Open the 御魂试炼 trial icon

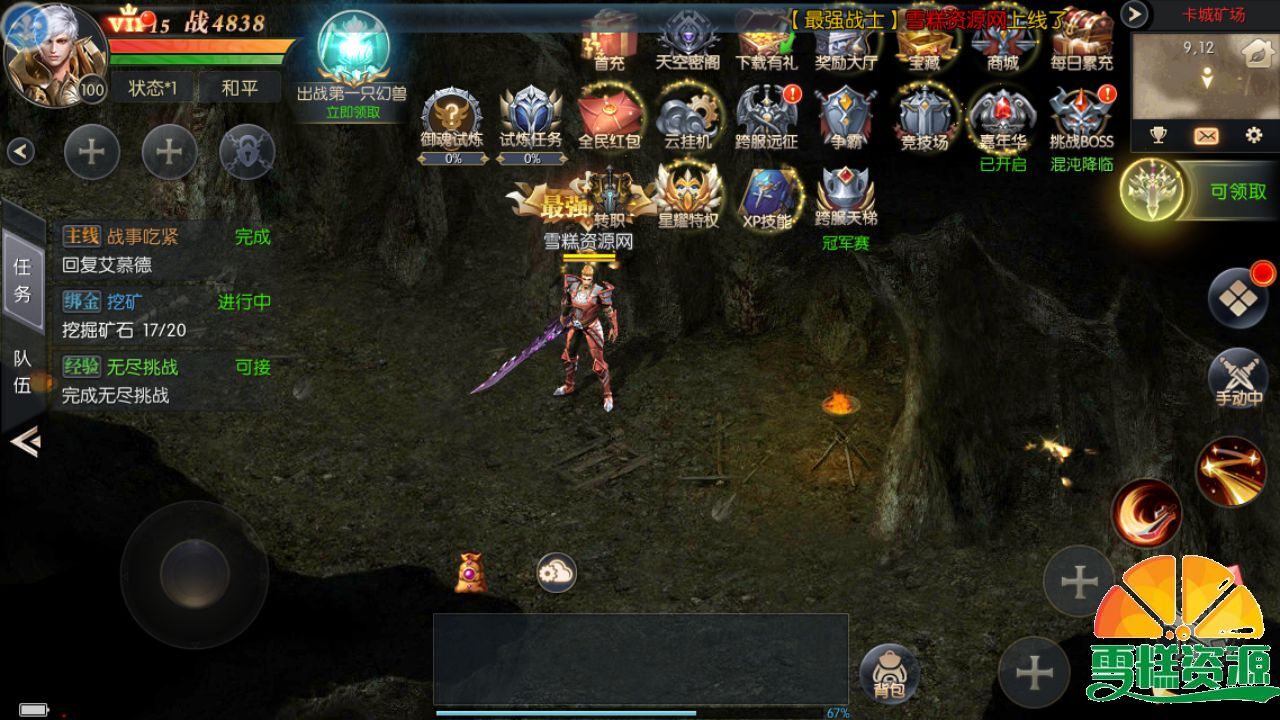click(x=452, y=116)
